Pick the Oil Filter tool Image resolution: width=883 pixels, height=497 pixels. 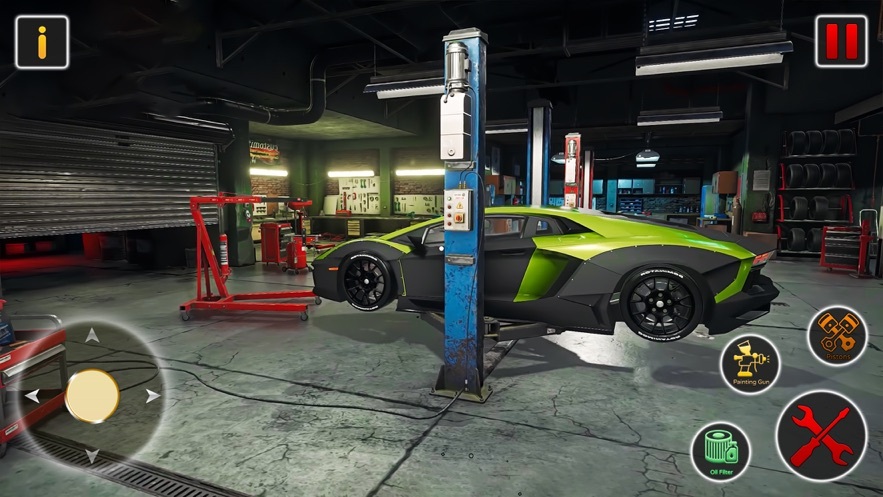[720, 451]
